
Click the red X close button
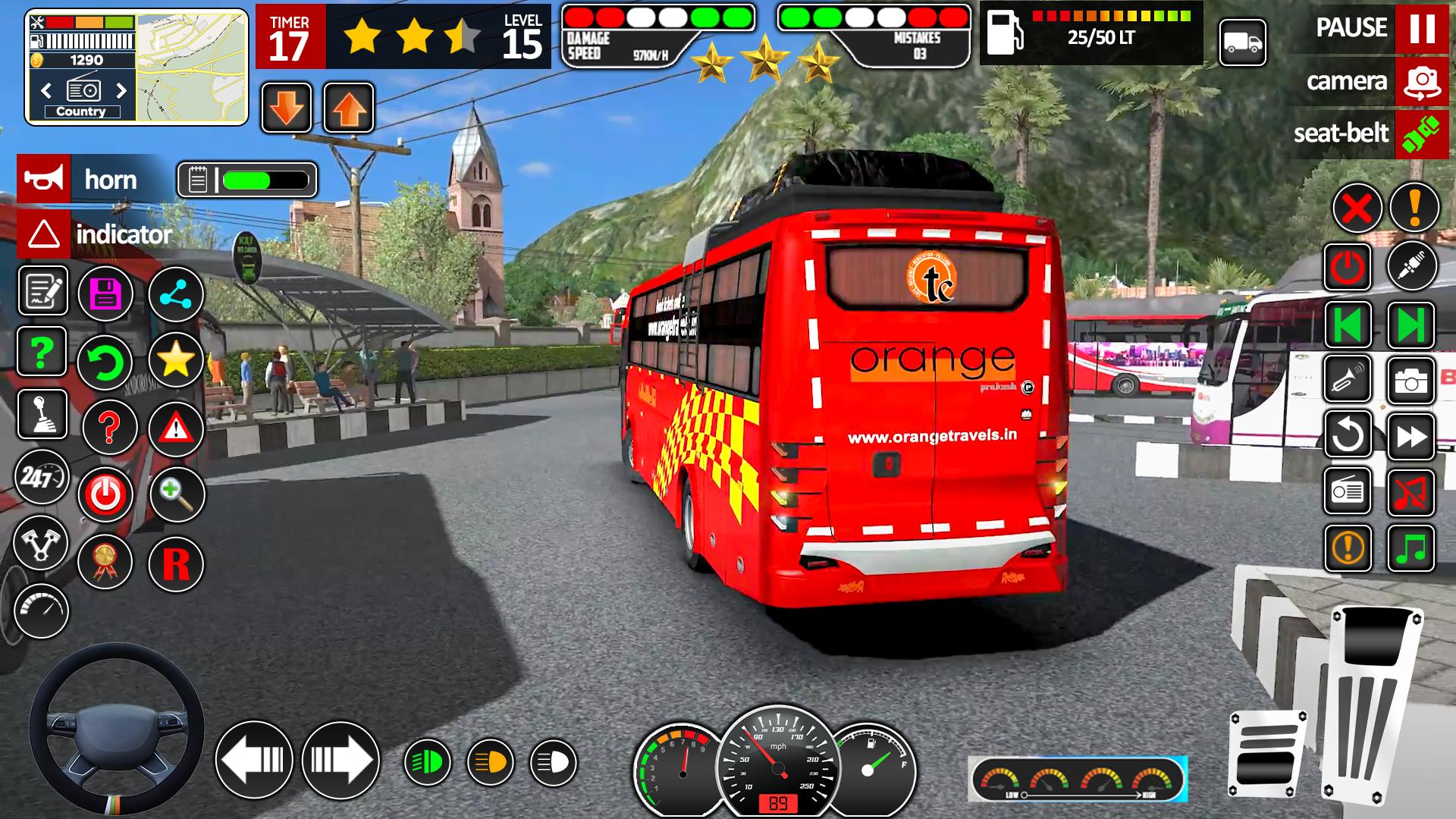[1357, 208]
